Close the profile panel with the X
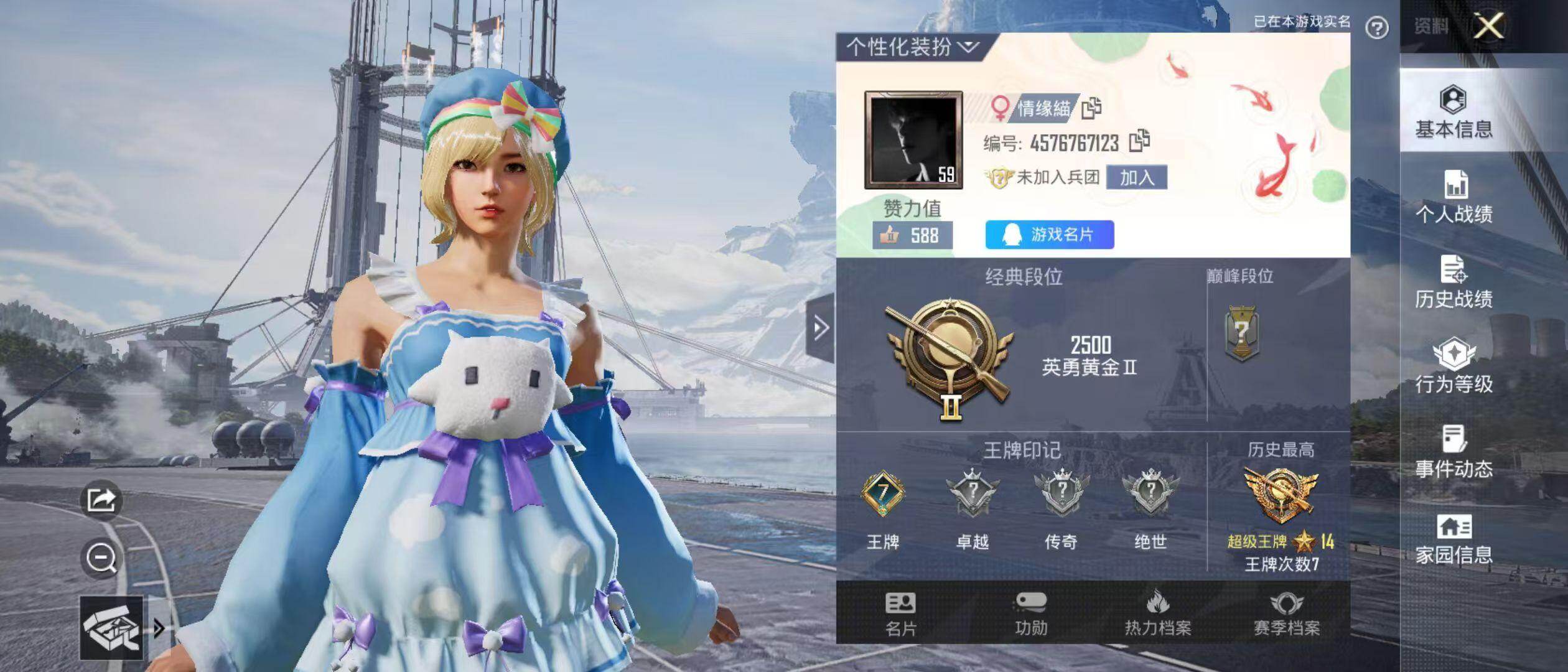This screenshot has width=1568, height=672. pyautogui.click(x=1490, y=26)
